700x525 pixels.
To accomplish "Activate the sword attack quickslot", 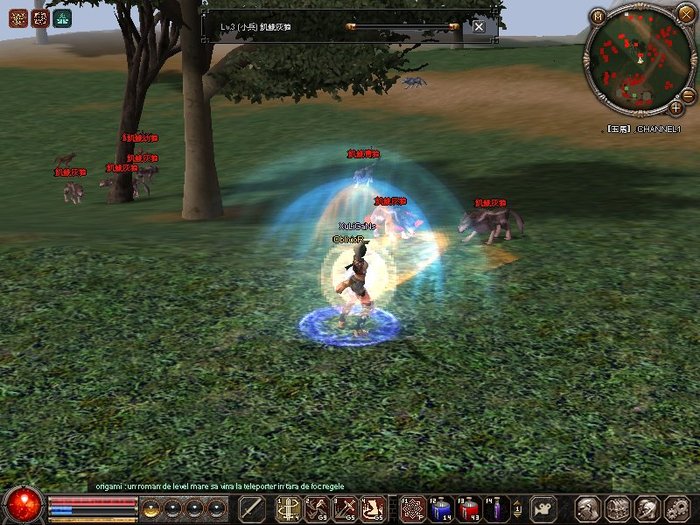I will pyautogui.click(x=253, y=508).
